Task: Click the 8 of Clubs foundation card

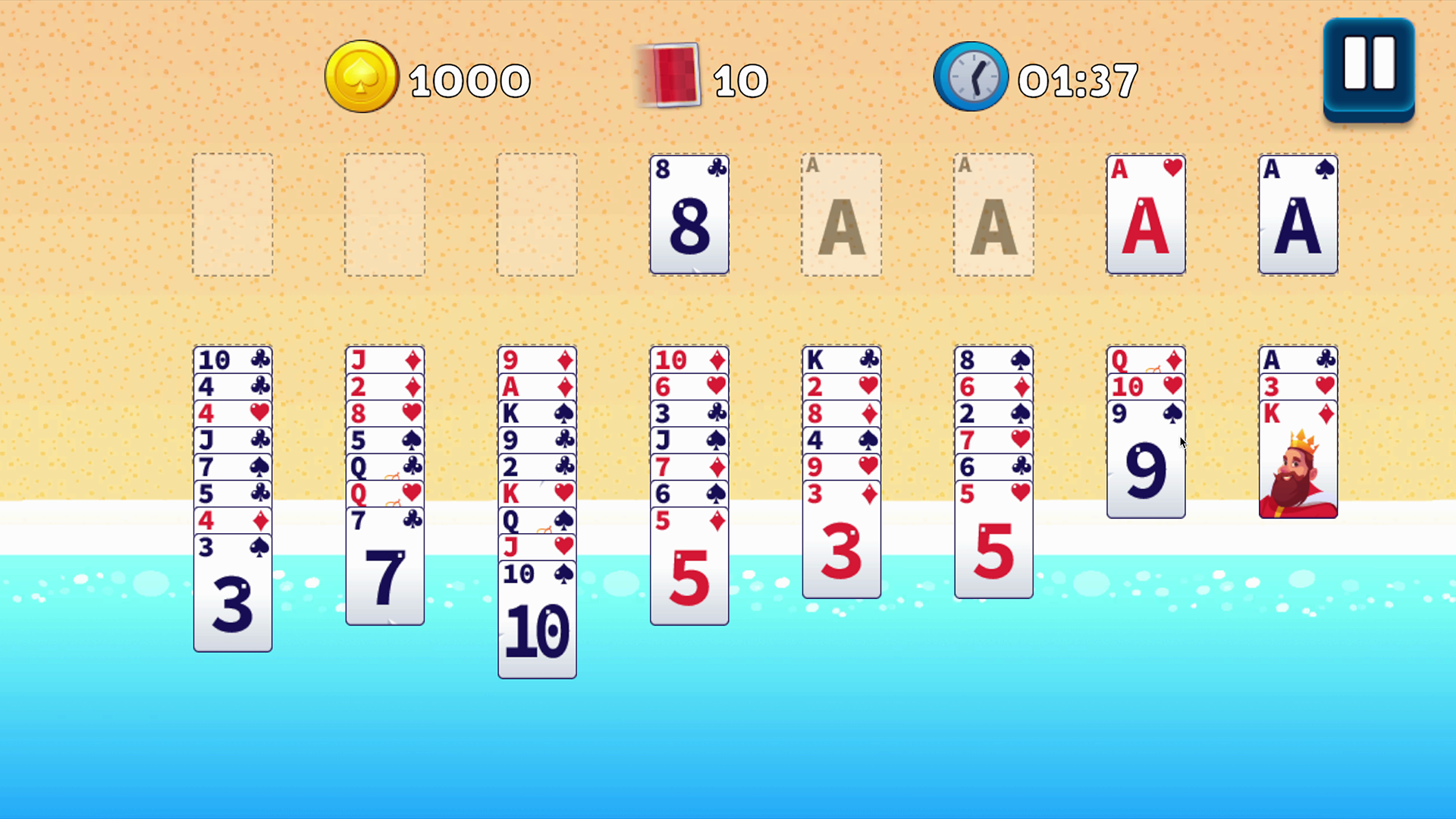Action: (x=689, y=215)
